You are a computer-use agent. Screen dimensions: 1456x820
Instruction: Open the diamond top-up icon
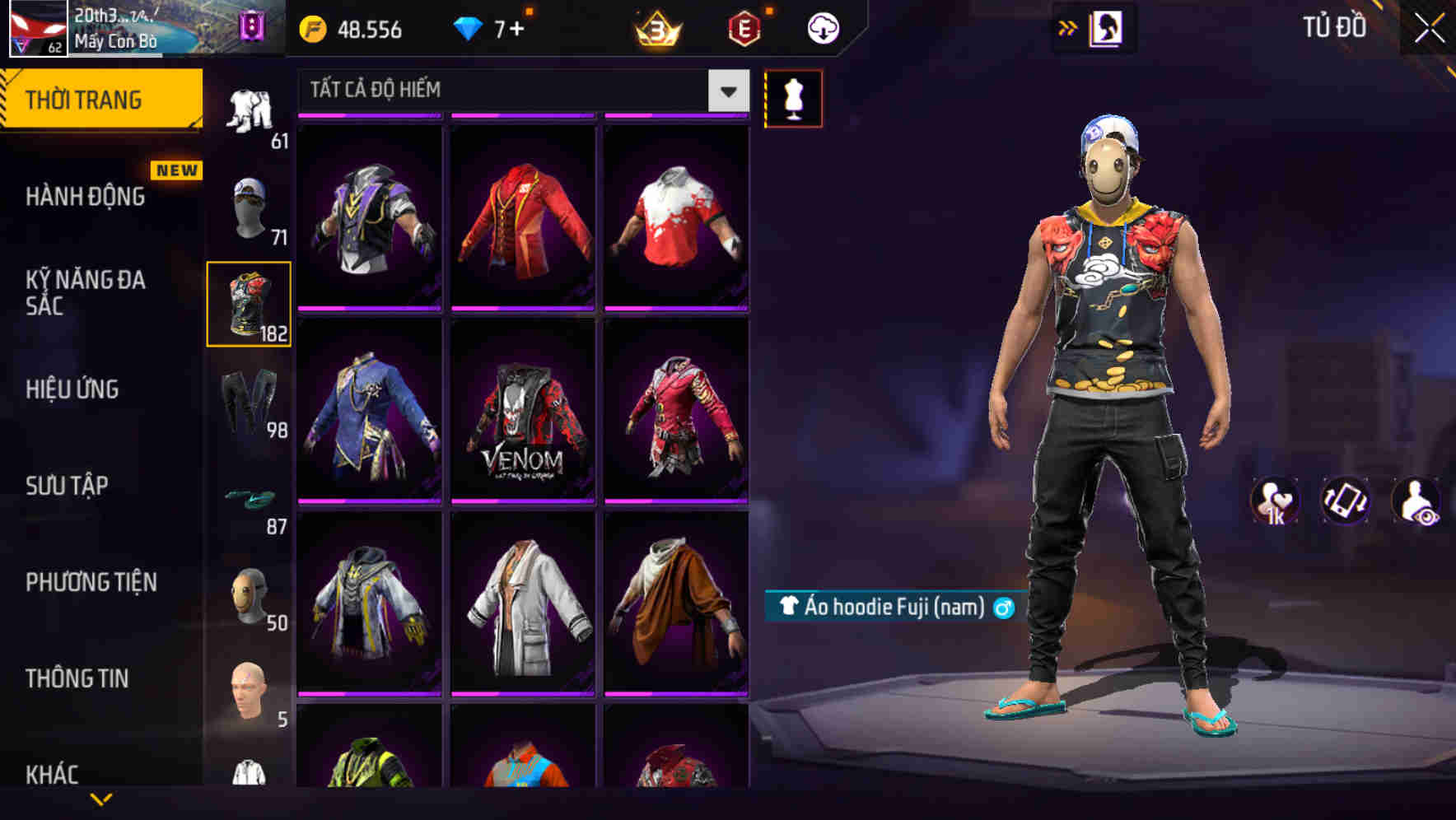(469, 27)
